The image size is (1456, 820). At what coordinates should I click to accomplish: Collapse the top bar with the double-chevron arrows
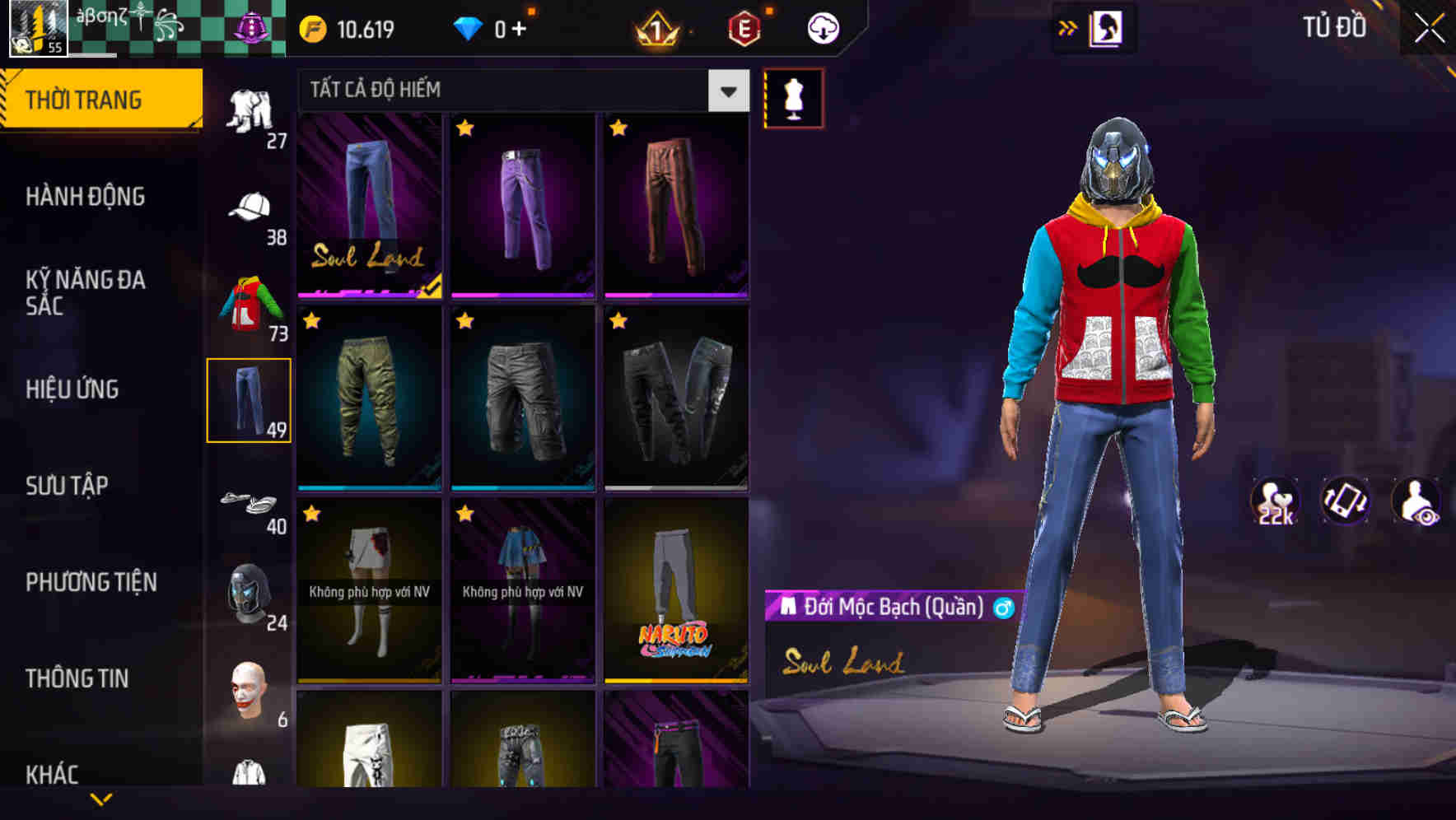pos(1069,26)
